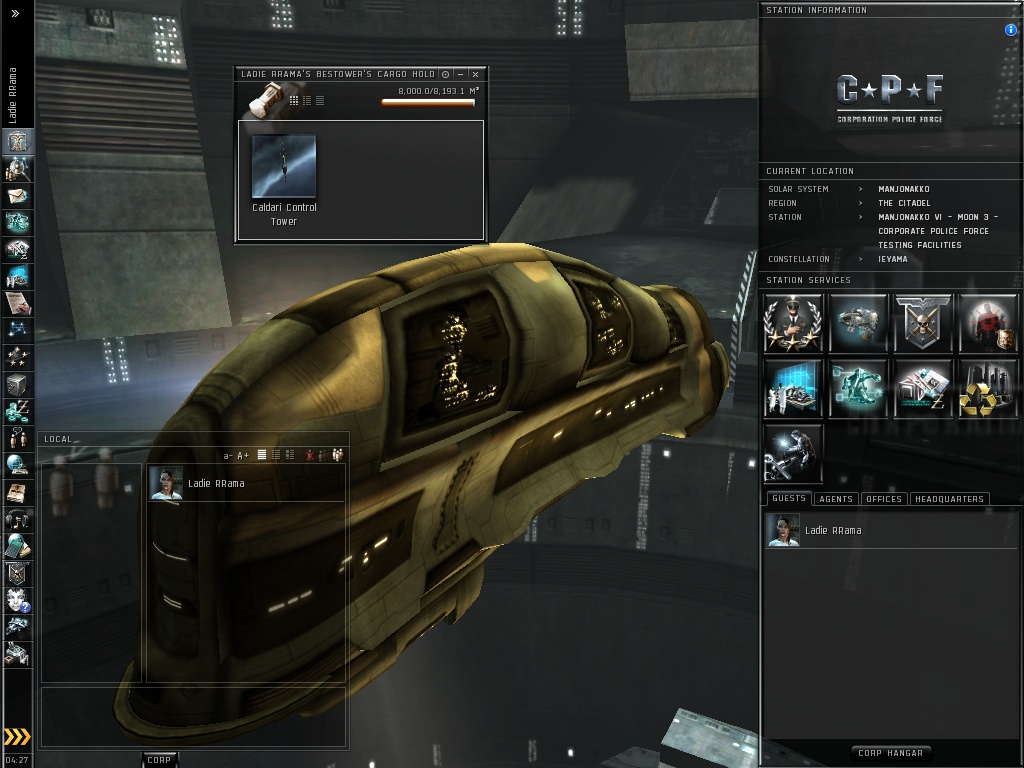The width and height of the screenshot is (1024, 768).
Task: Click the blue station information icon
Action: 1010,30
